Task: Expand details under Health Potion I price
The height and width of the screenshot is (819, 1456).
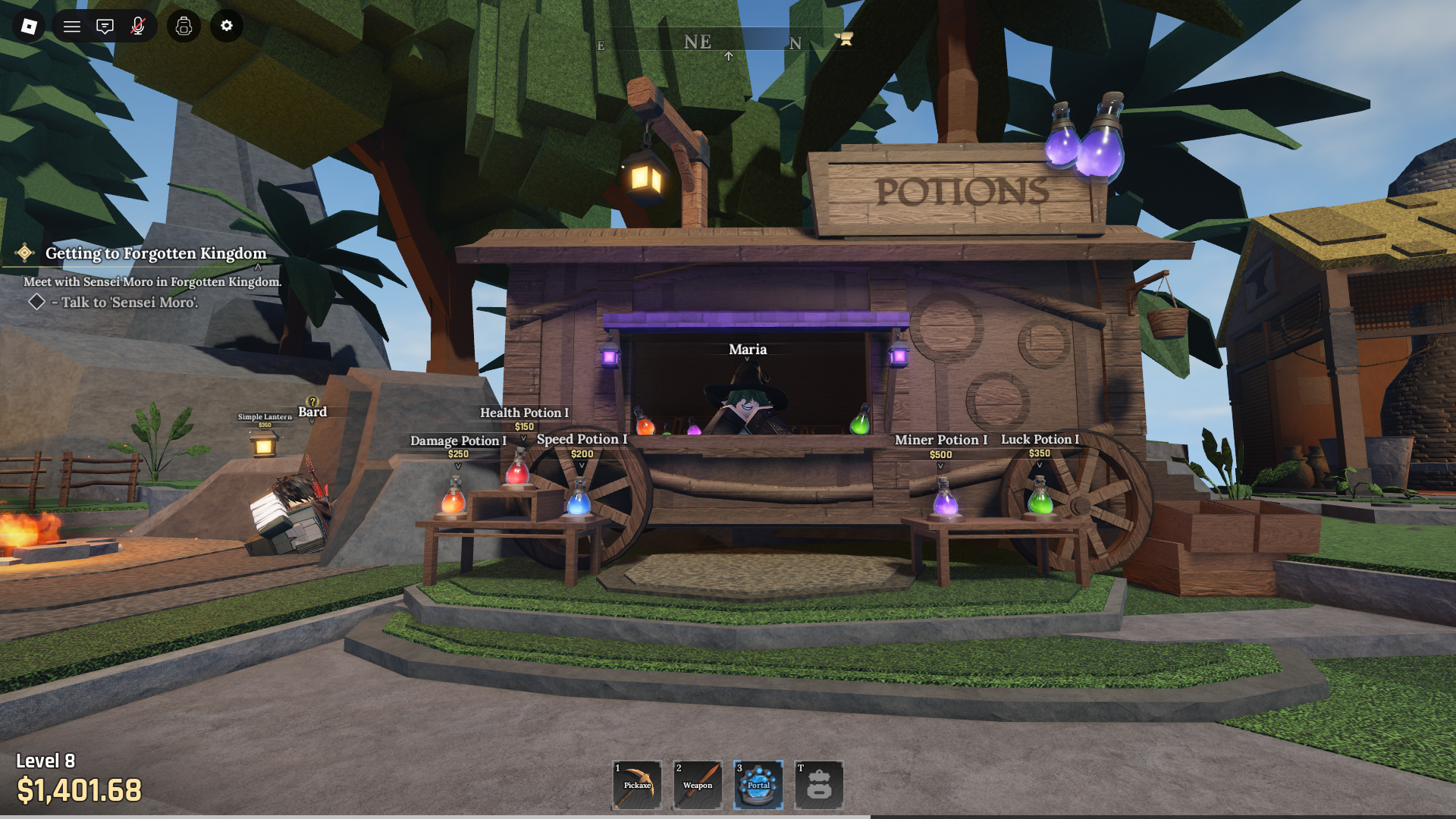Action: click(x=524, y=436)
